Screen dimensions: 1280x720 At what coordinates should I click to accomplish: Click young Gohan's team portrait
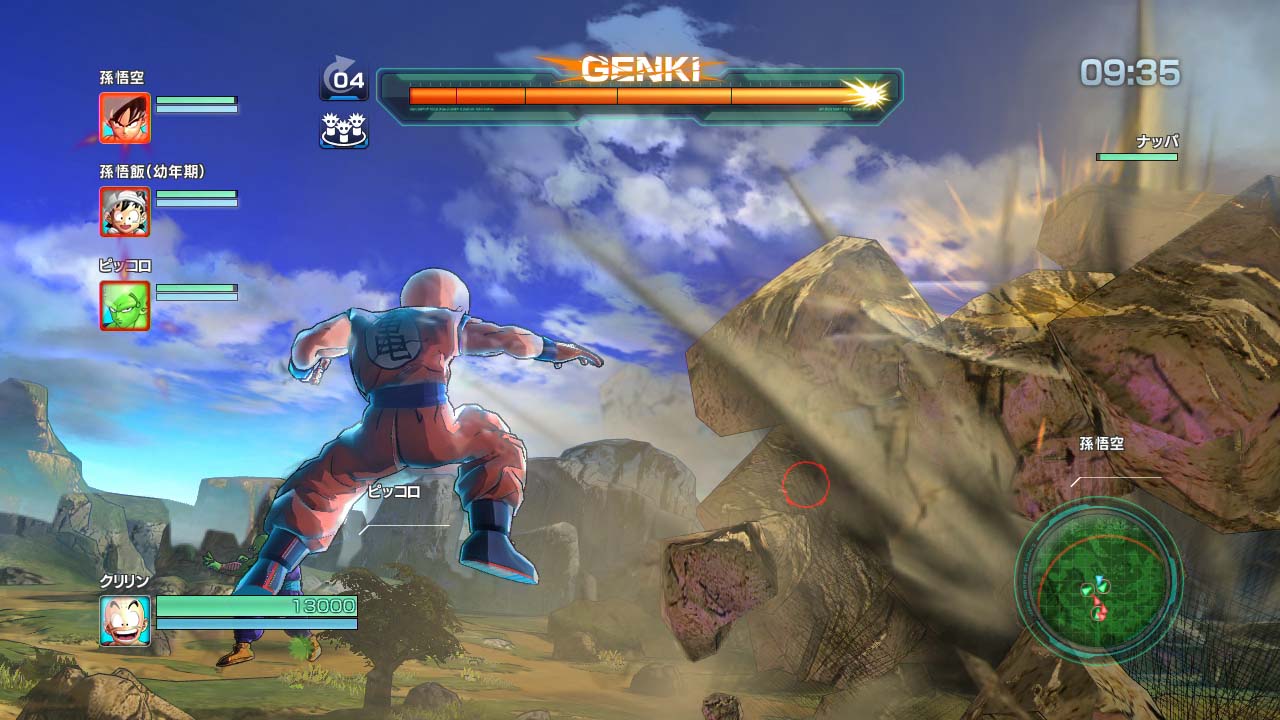125,211
